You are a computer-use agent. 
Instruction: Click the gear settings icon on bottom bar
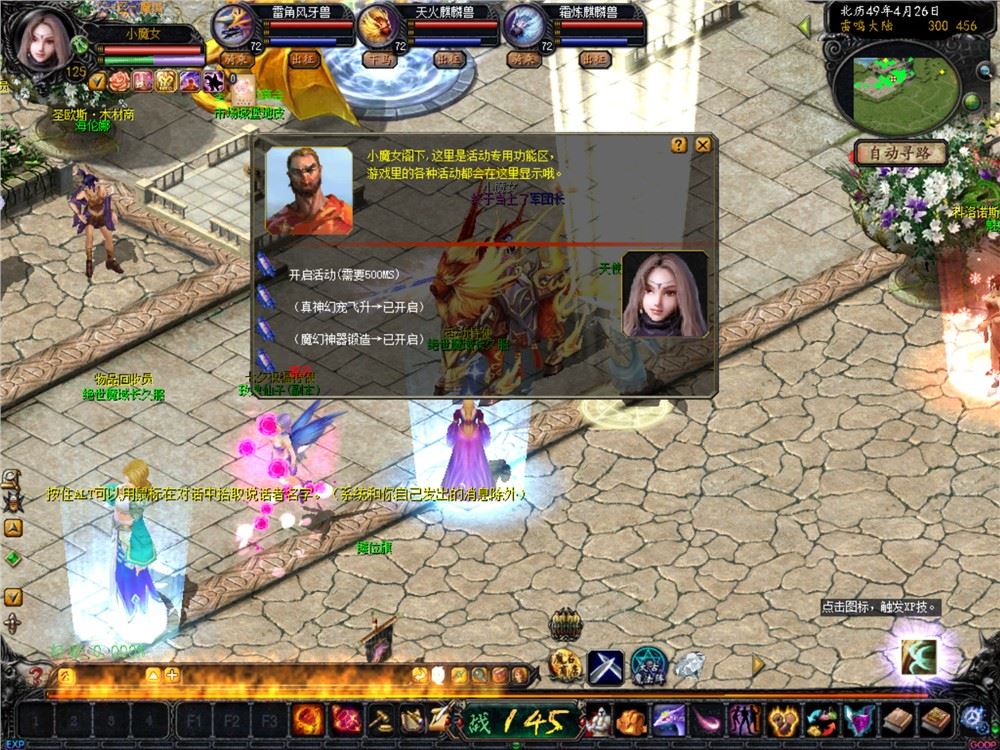pyautogui.click(x=972, y=717)
